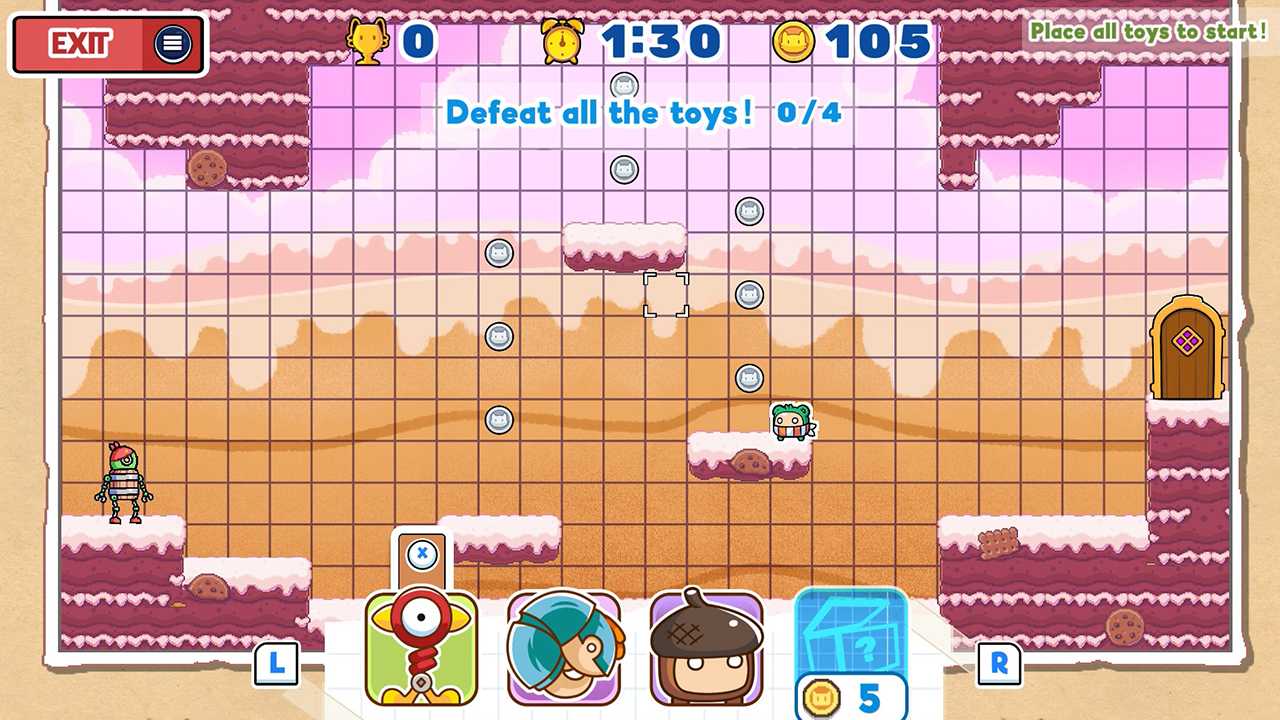Click the trophy counter icon

(x=368, y=40)
